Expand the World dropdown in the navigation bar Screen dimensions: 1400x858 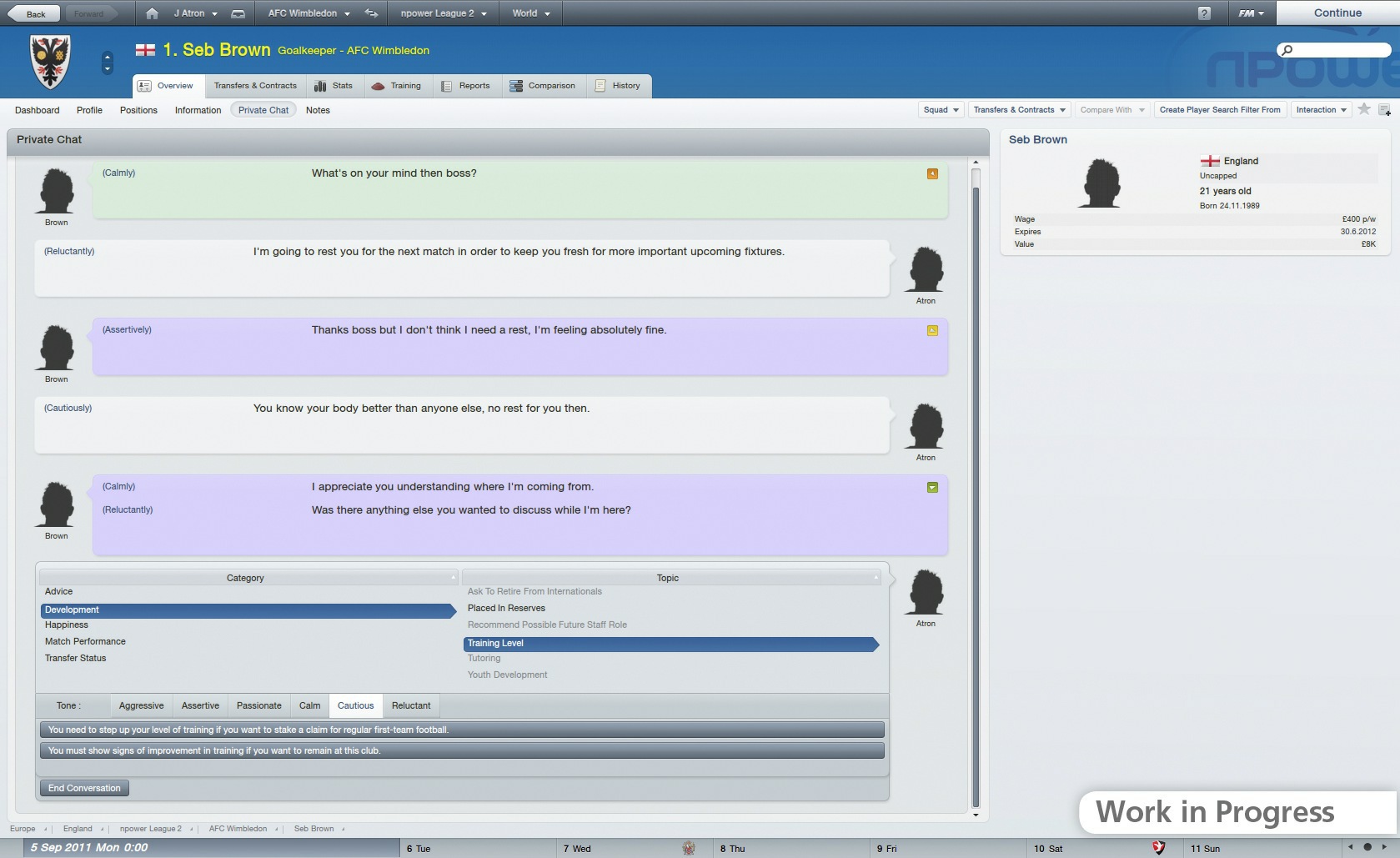point(529,13)
